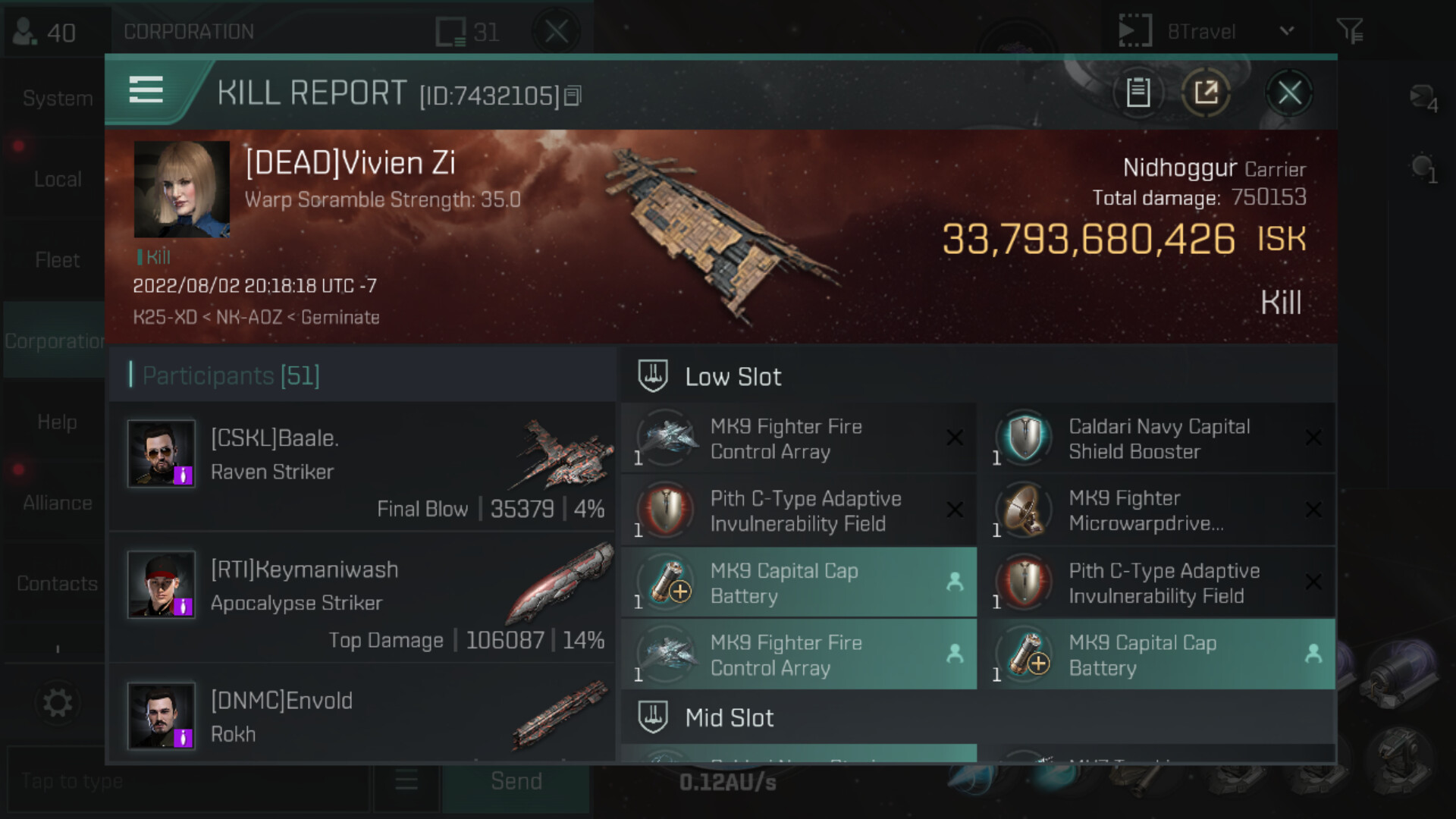Switch to the Fleet chat tab
This screenshot has height=819, width=1456.
pos(57,260)
